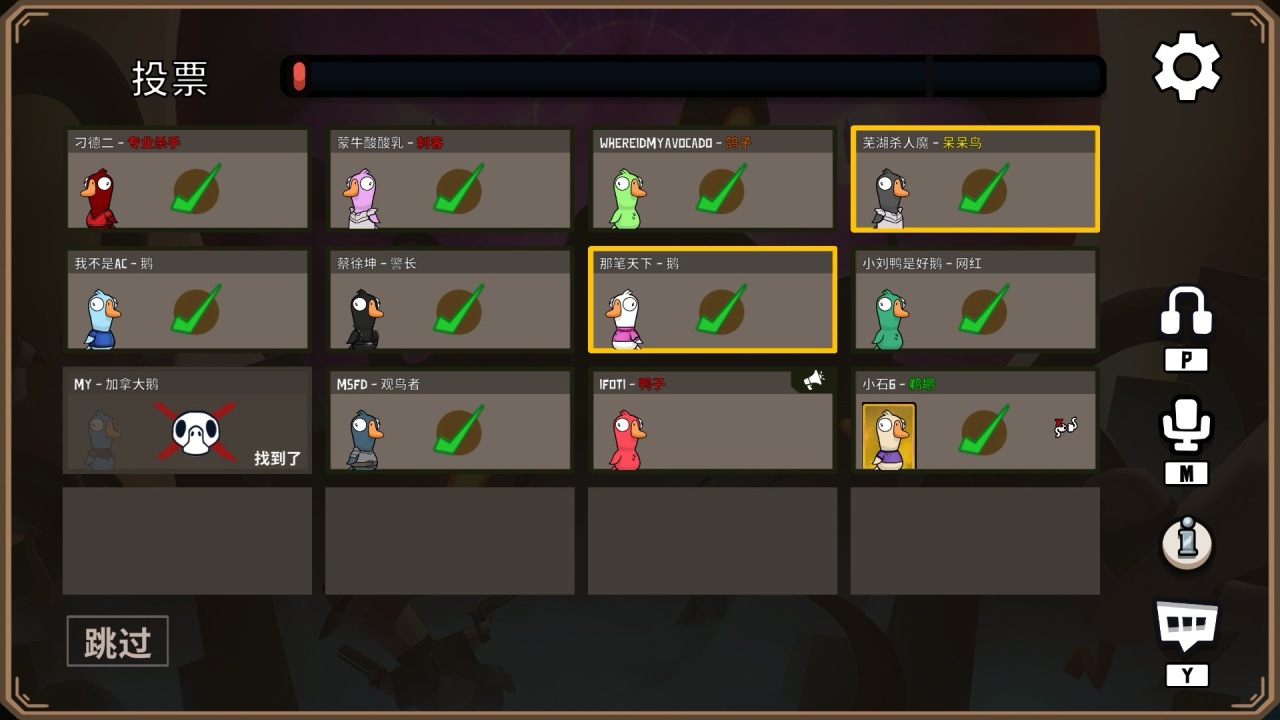Vote for player 小刘鸭是好鹅
The width and height of the screenshot is (1280, 720).
(x=975, y=300)
